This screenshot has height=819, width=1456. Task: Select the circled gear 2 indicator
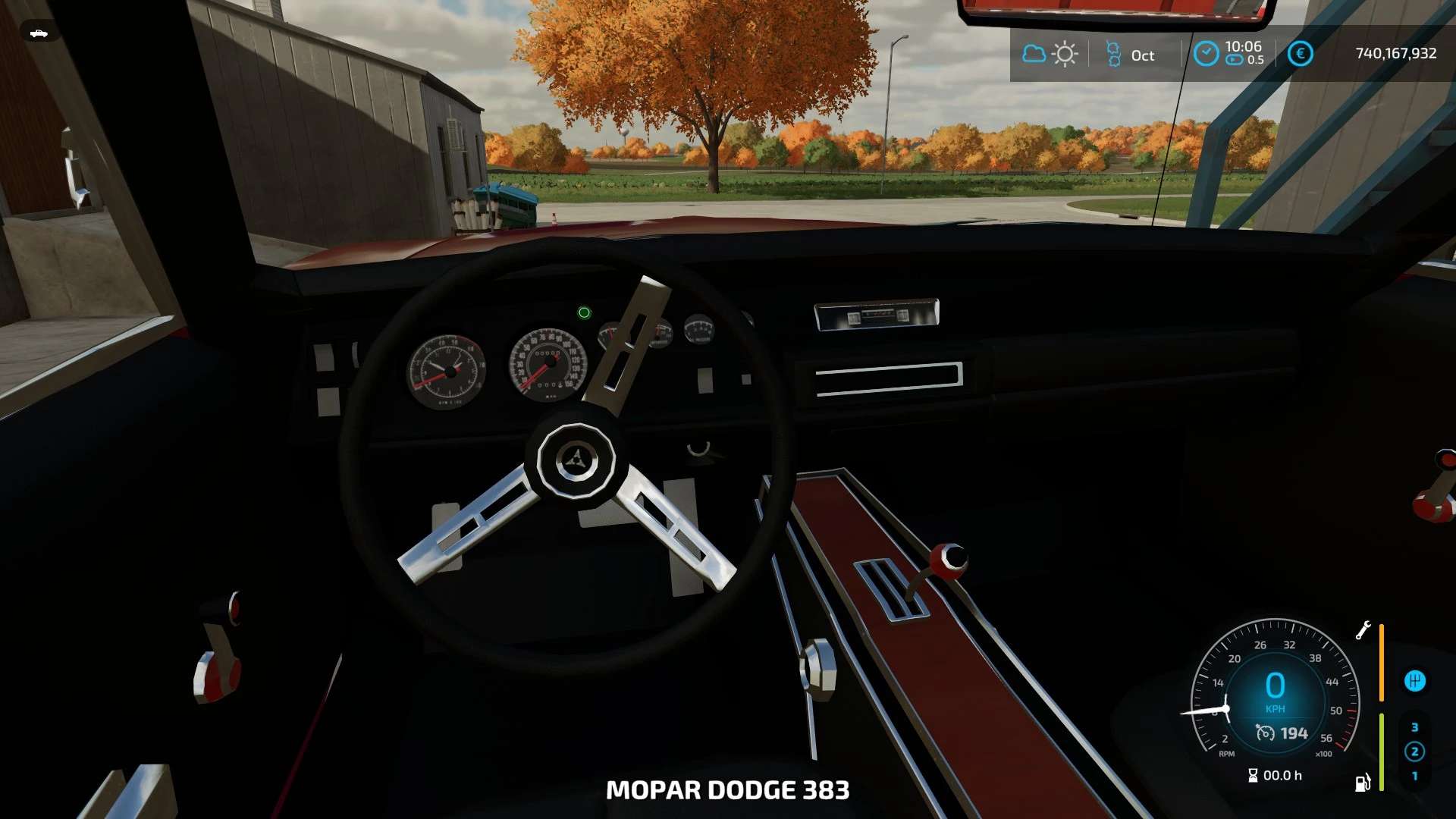1414,752
